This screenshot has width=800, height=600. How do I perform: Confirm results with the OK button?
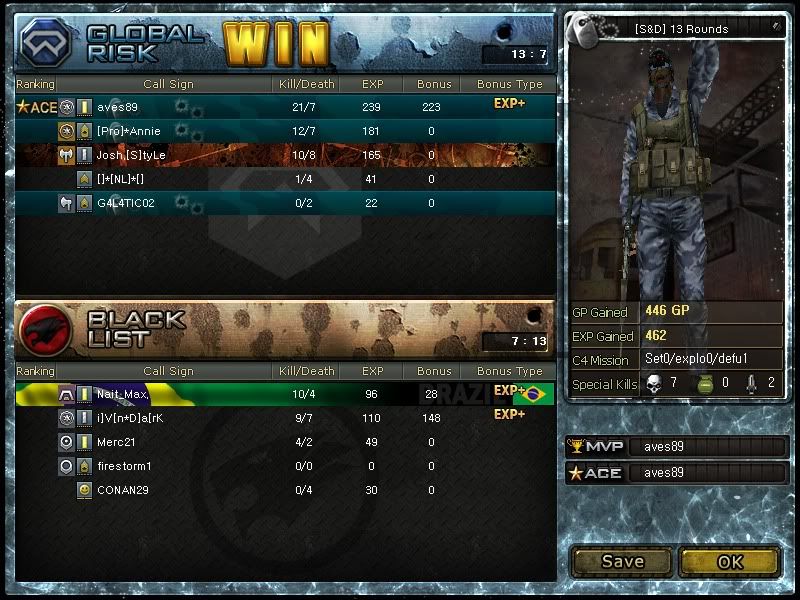pyautogui.click(x=730, y=561)
